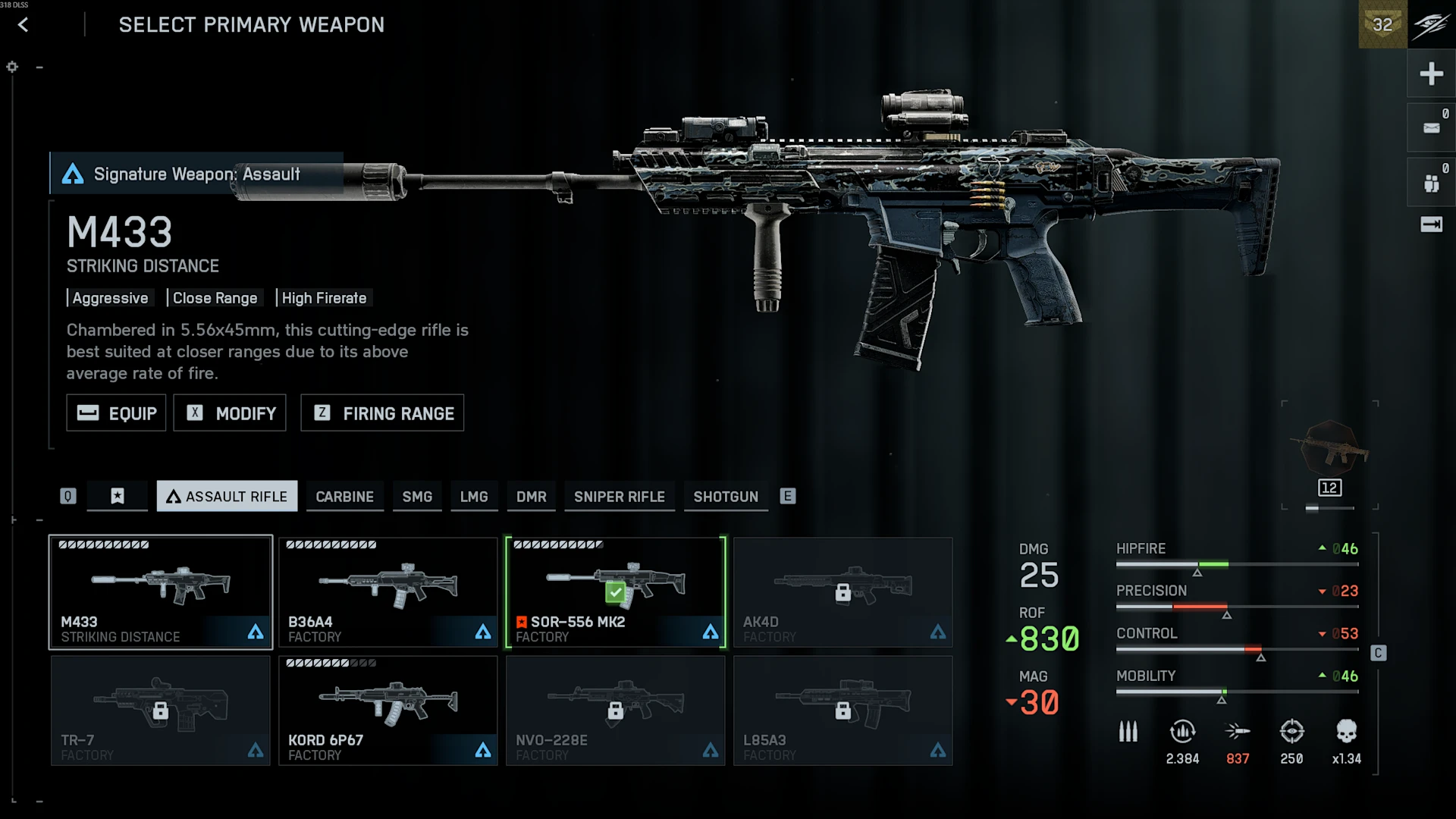This screenshot has width=1456, height=819.
Task: Switch to the favorites star tab
Action: tap(118, 497)
